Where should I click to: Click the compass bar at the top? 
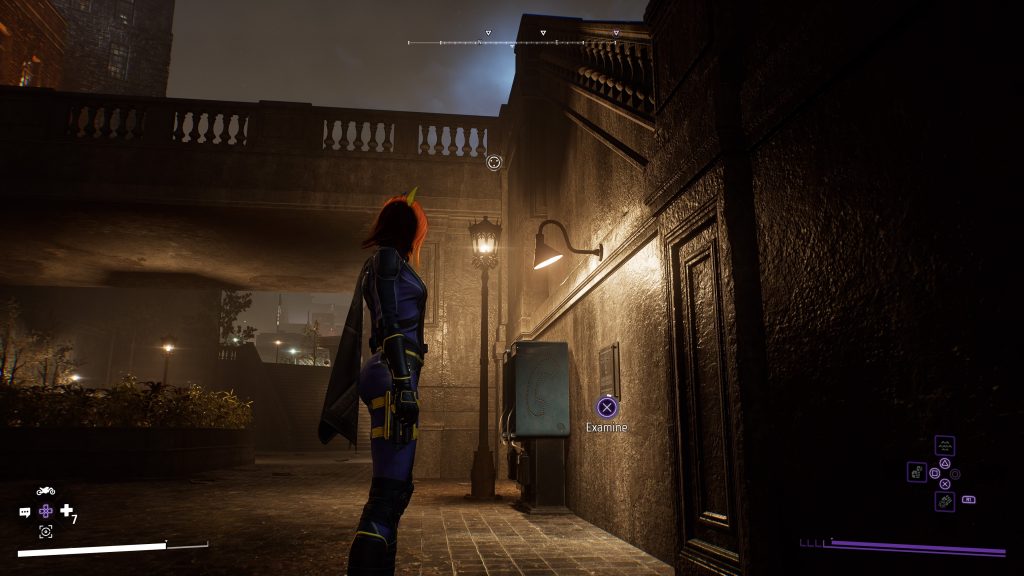point(515,42)
